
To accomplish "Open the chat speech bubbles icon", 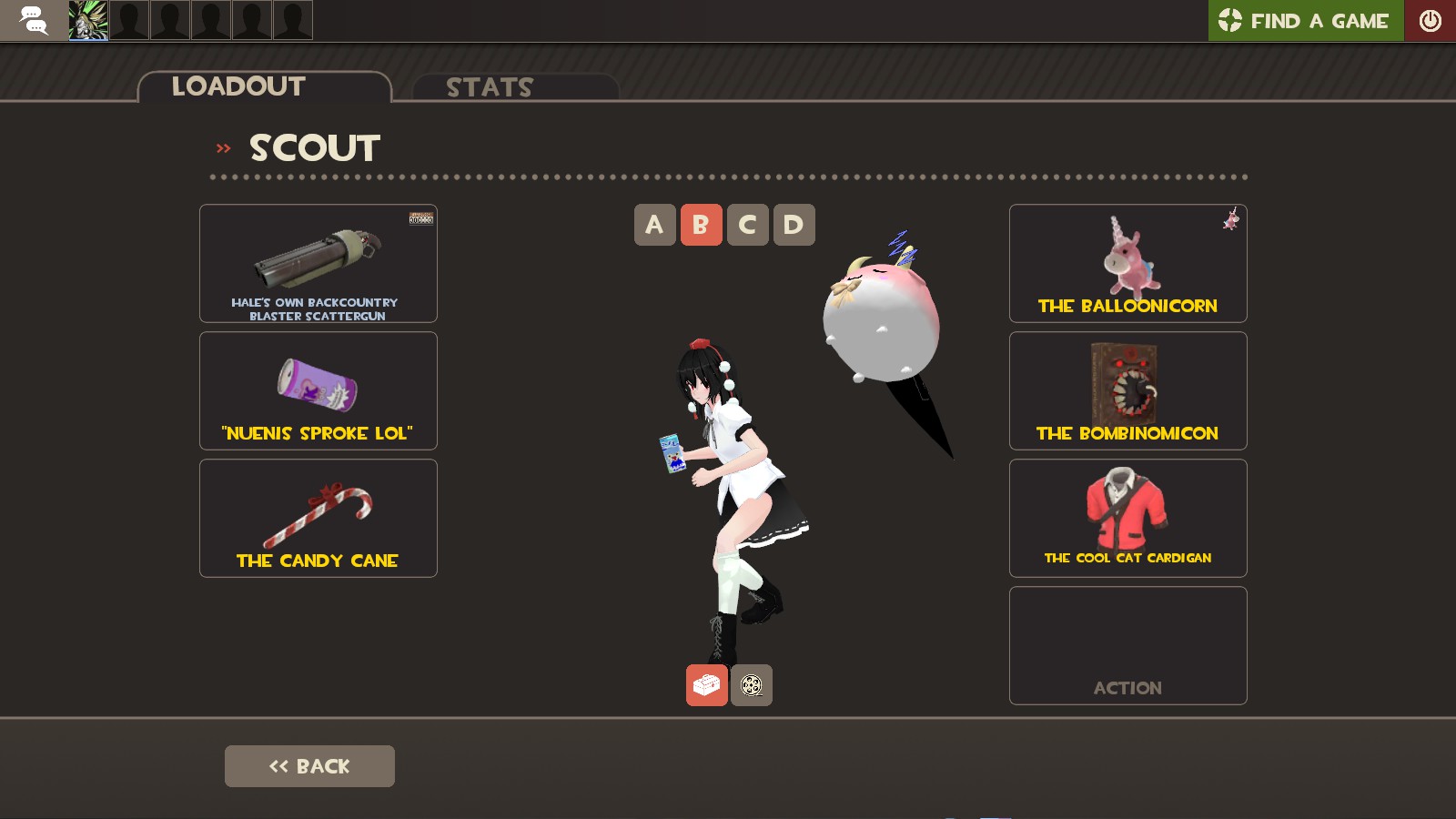I will pyautogui.click(x=34, y=20).
